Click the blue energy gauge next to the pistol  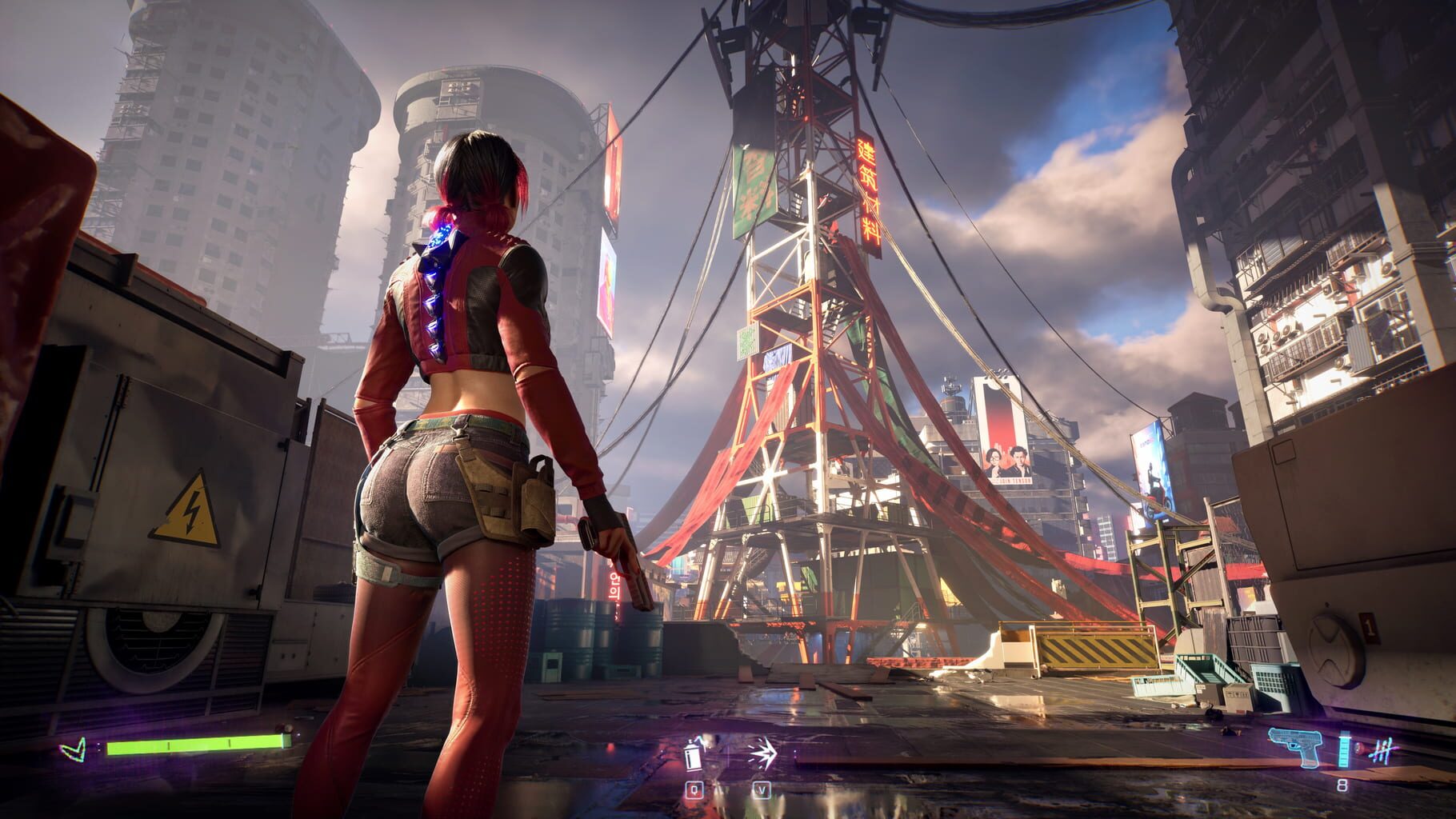click(x=1346, y=750)
